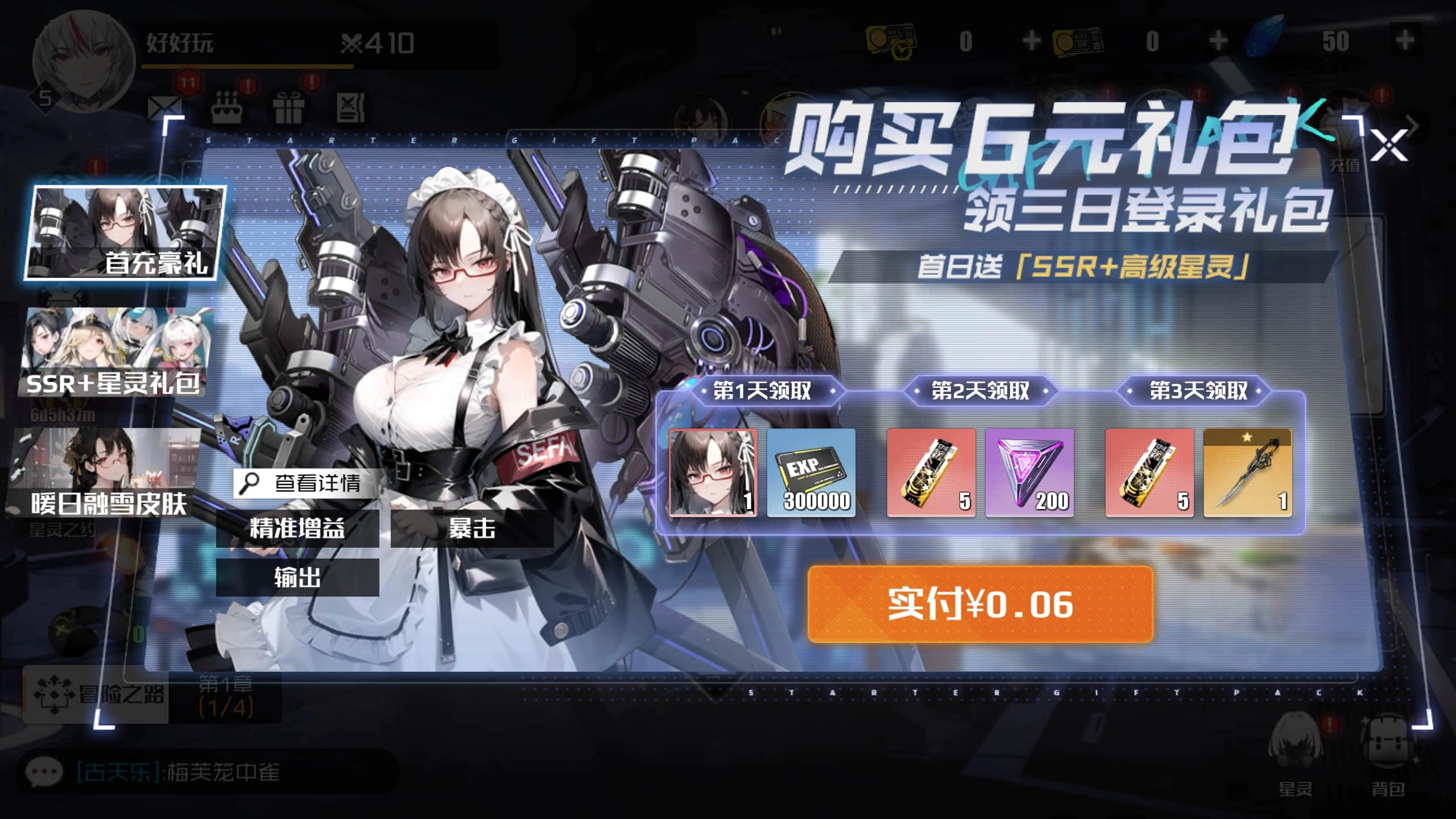Select the 精准增益 buff tag
This screenshot has width=1456, height=819.
pyautogui.click(x=298, y=529)
